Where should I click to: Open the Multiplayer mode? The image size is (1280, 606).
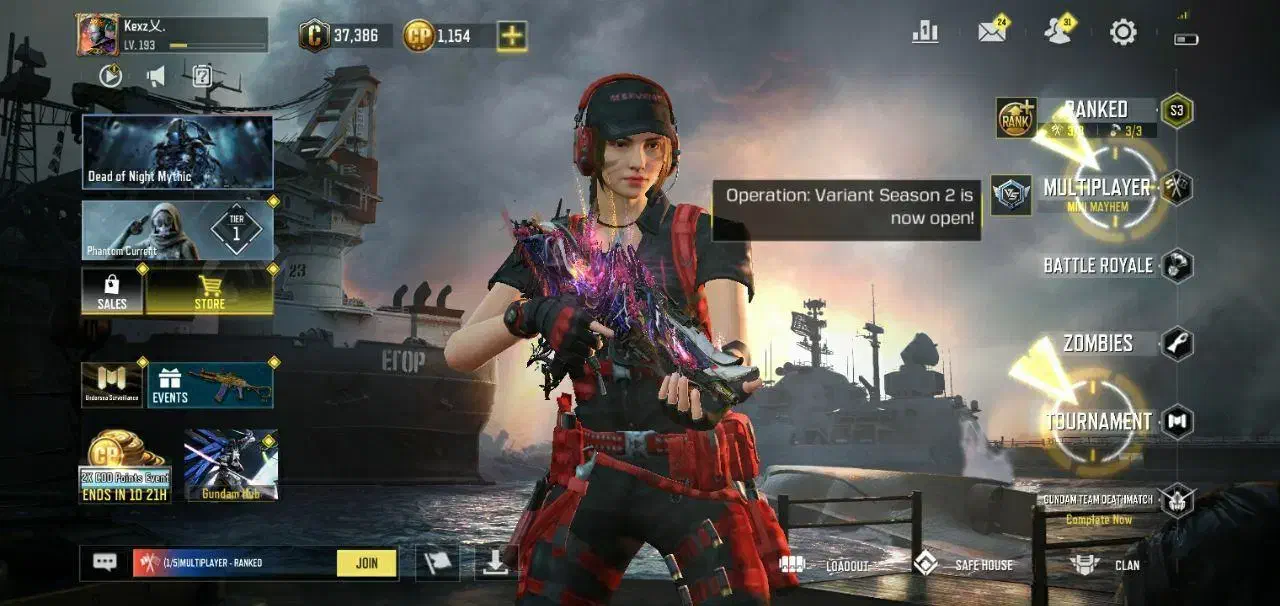pyautogui.click(x=1096, y=188)
